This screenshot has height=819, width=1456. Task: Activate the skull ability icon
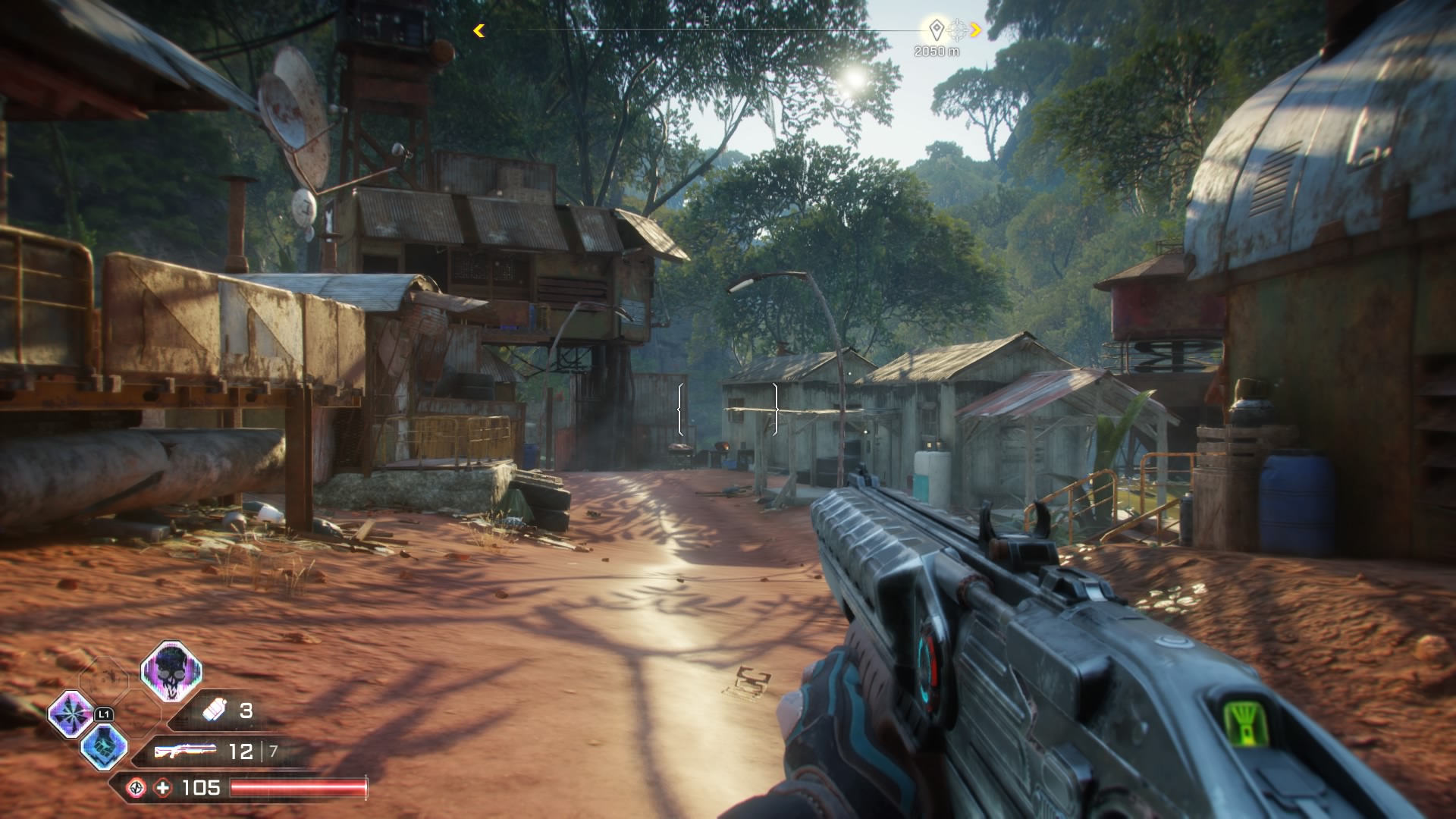171,671
